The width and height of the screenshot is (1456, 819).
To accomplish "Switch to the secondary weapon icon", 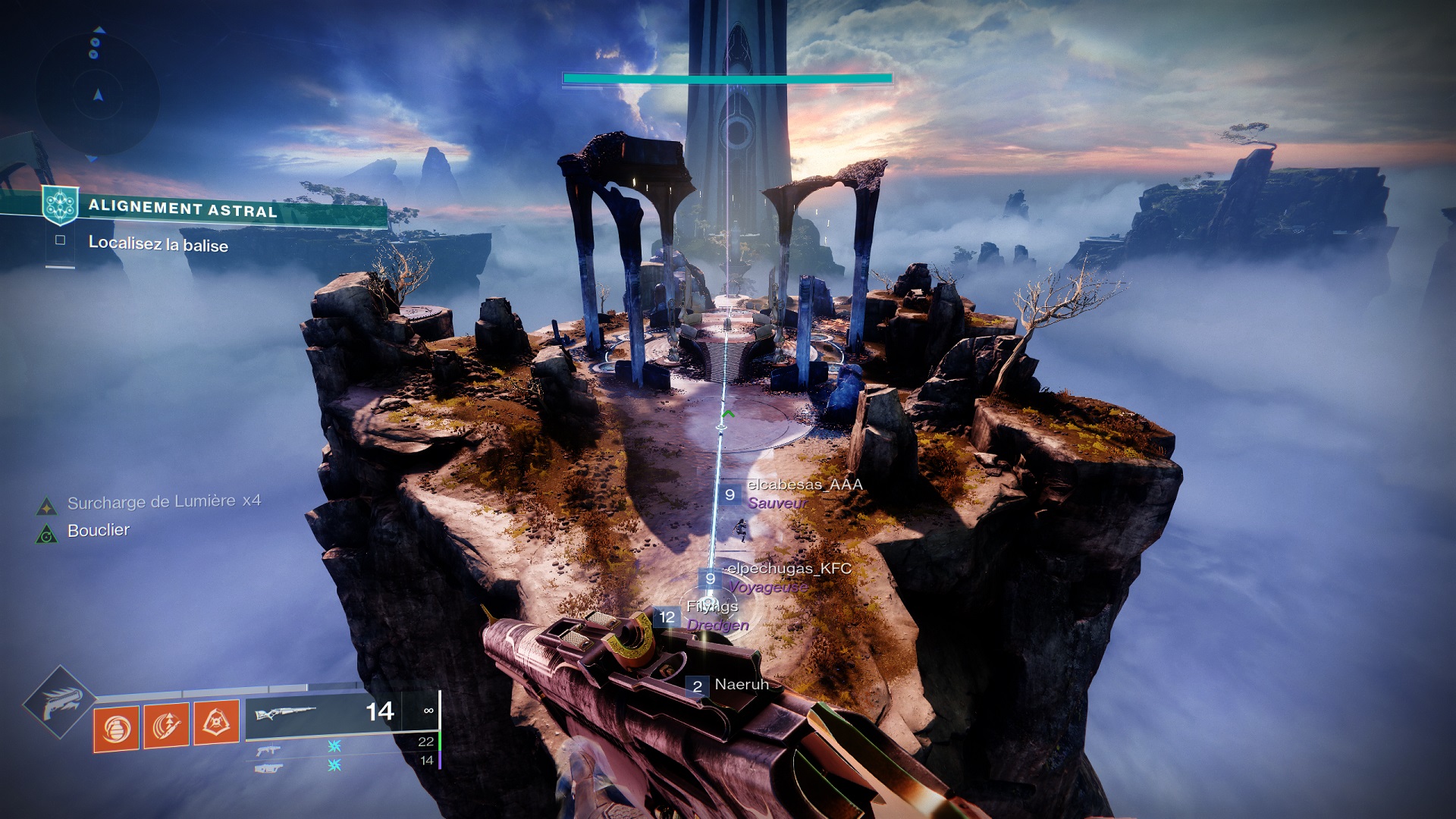I will pos(268,751).
